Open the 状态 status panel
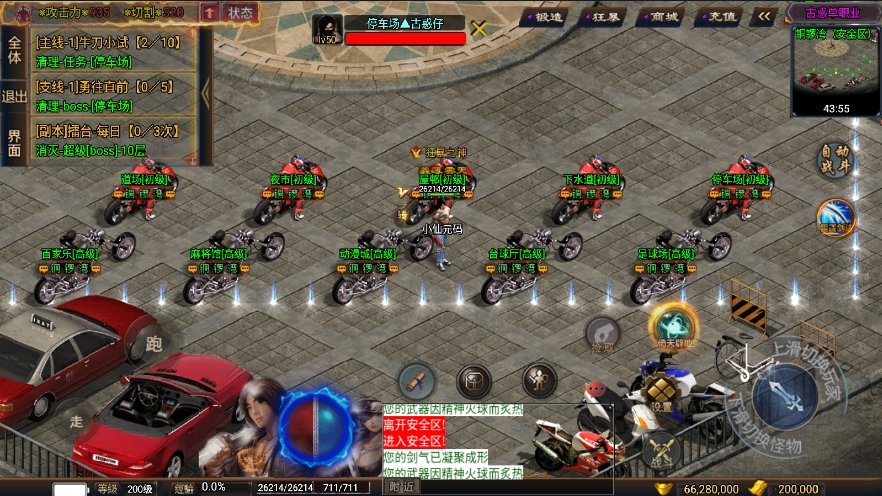Image resolution: width=882 pixels, height=496 pixels. click(240, 12)
